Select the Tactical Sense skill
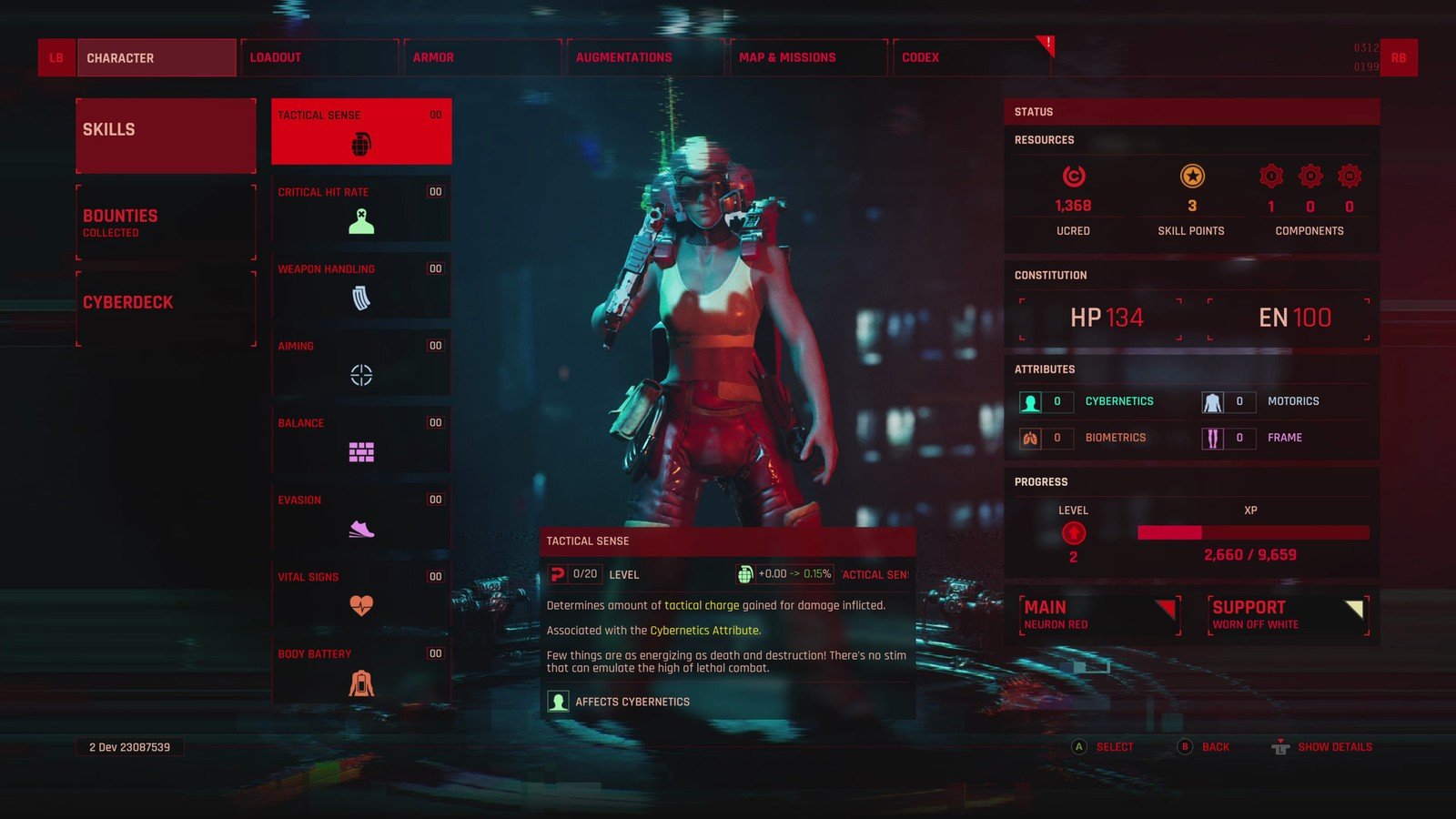Image resolution: width=1456 pixels, height=819 pixels. pos(361,131)
